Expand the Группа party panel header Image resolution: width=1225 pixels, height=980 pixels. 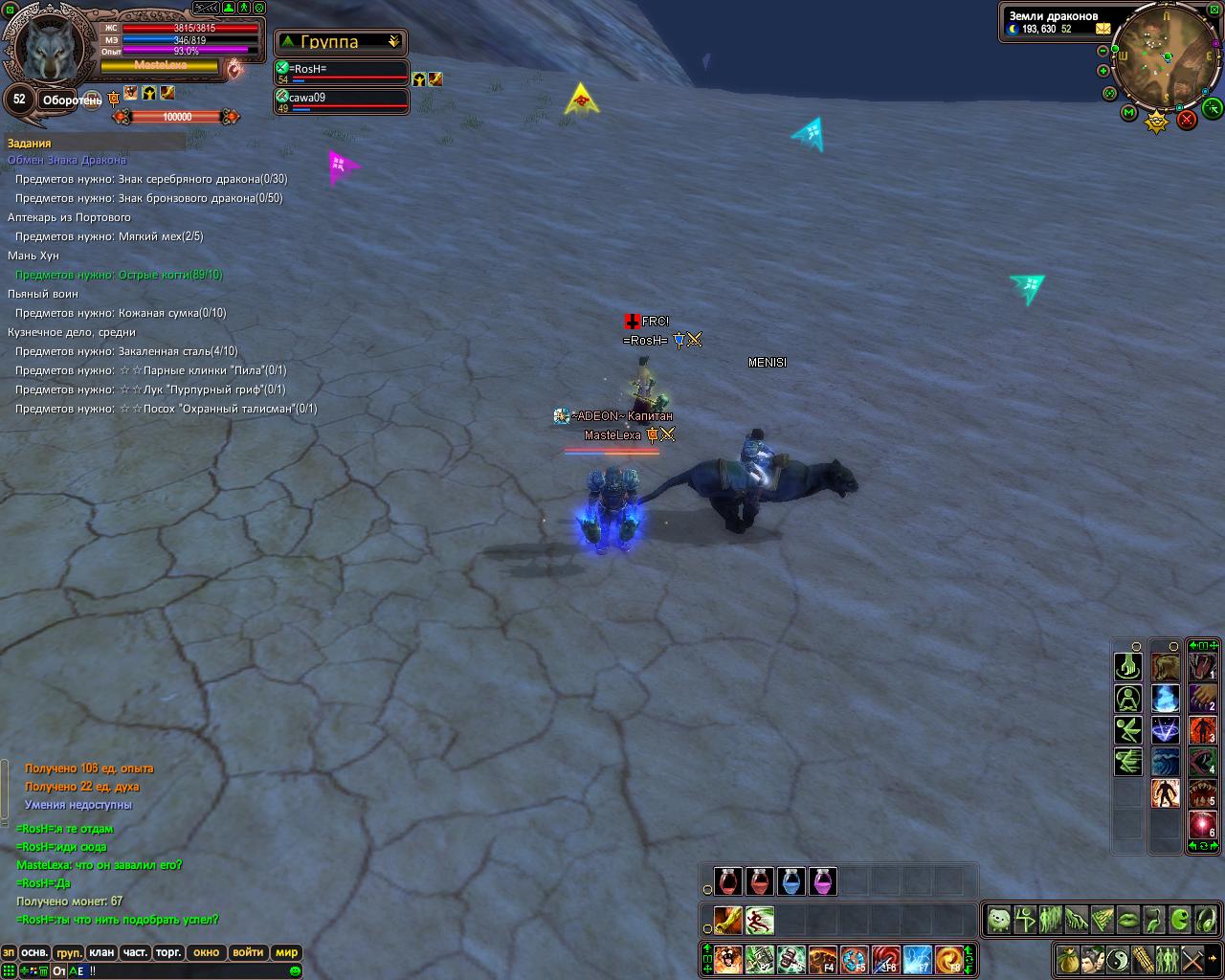tap(341, 42)
